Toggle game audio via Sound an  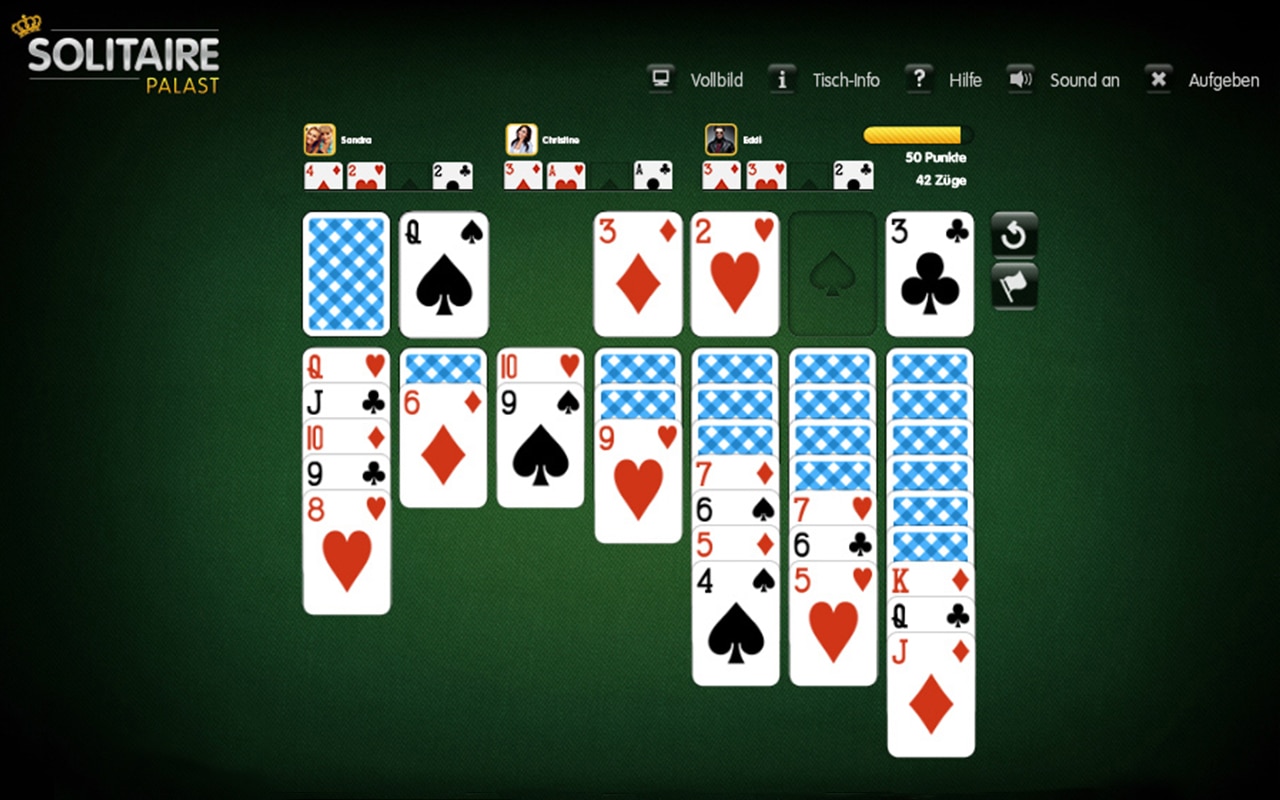point(1085,80)
